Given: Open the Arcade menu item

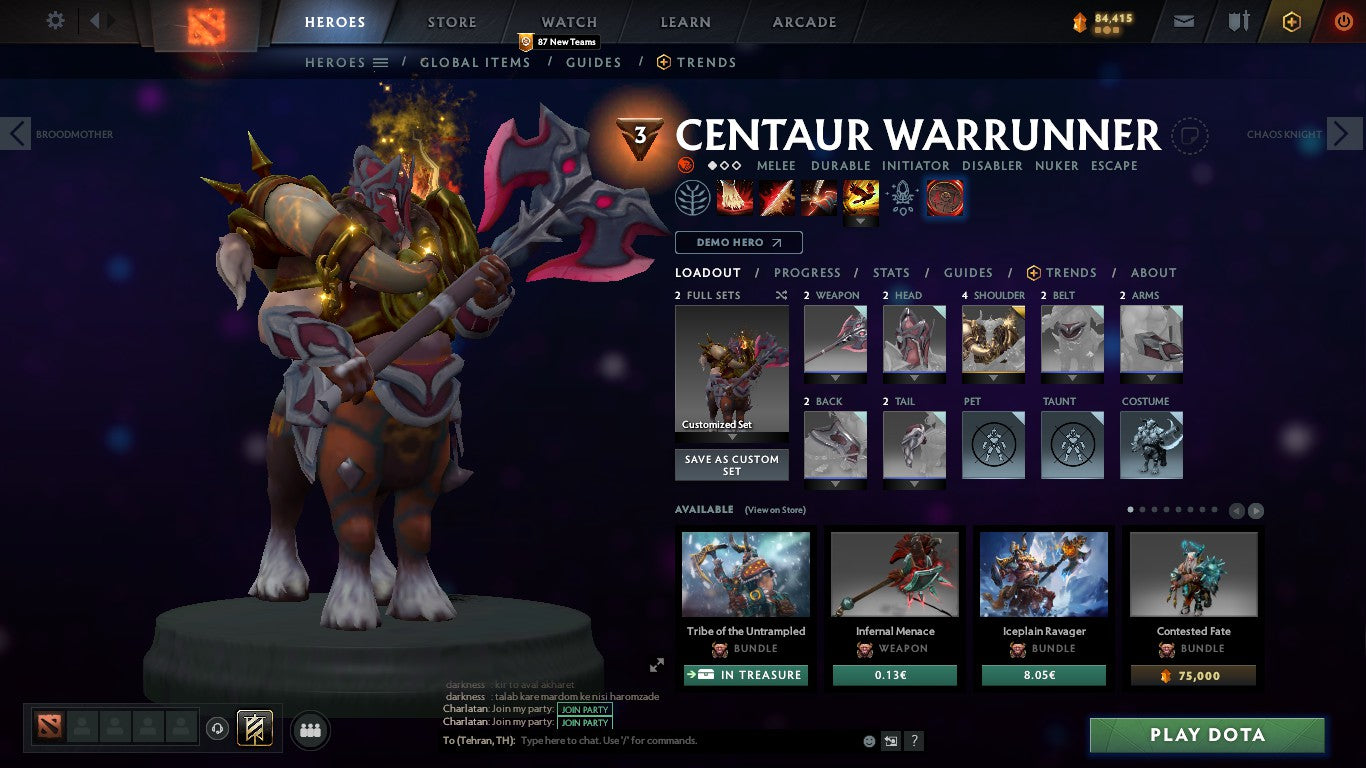Looking at the screenshot, I should click(803, 21).
